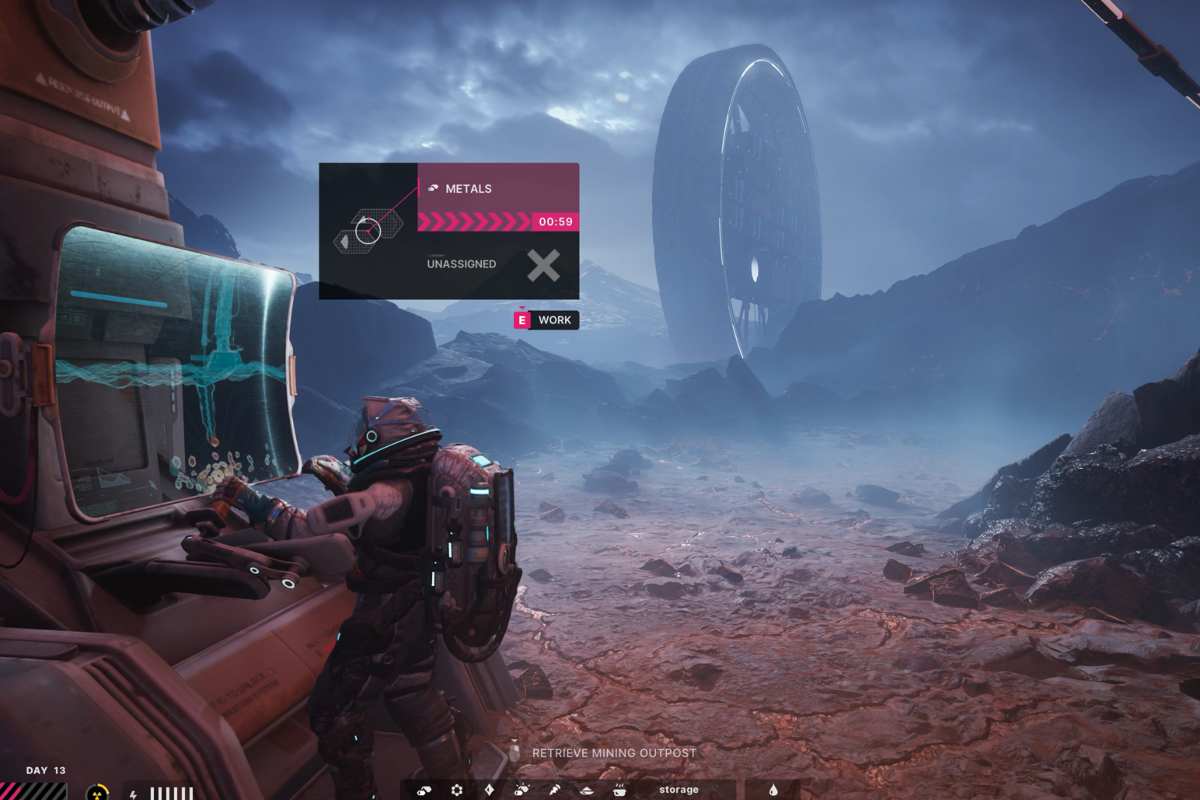Open the Day 13 calendar indicator
The image size is (1200, 800).
coord(45,771)
